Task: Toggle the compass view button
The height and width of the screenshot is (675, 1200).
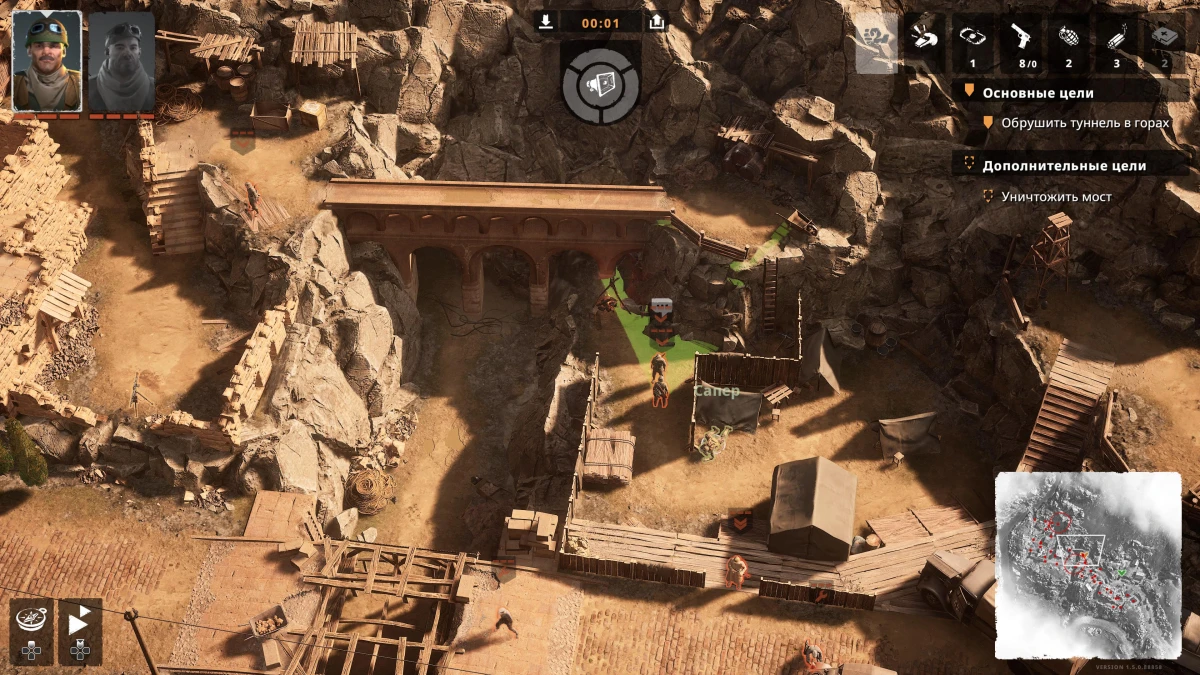Action: coord(31,625)
